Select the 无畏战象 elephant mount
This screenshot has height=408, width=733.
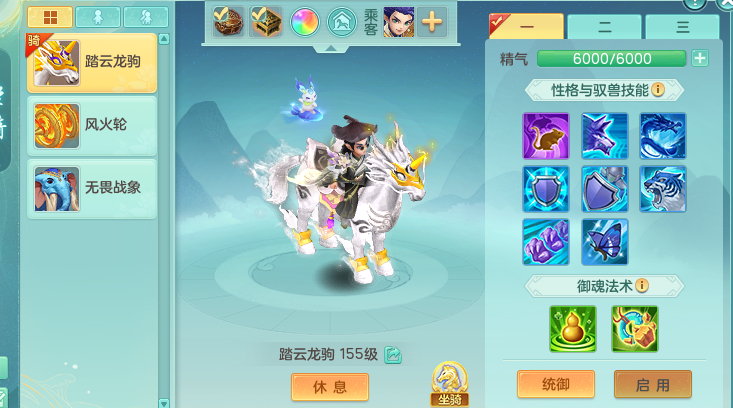(91, 188)
